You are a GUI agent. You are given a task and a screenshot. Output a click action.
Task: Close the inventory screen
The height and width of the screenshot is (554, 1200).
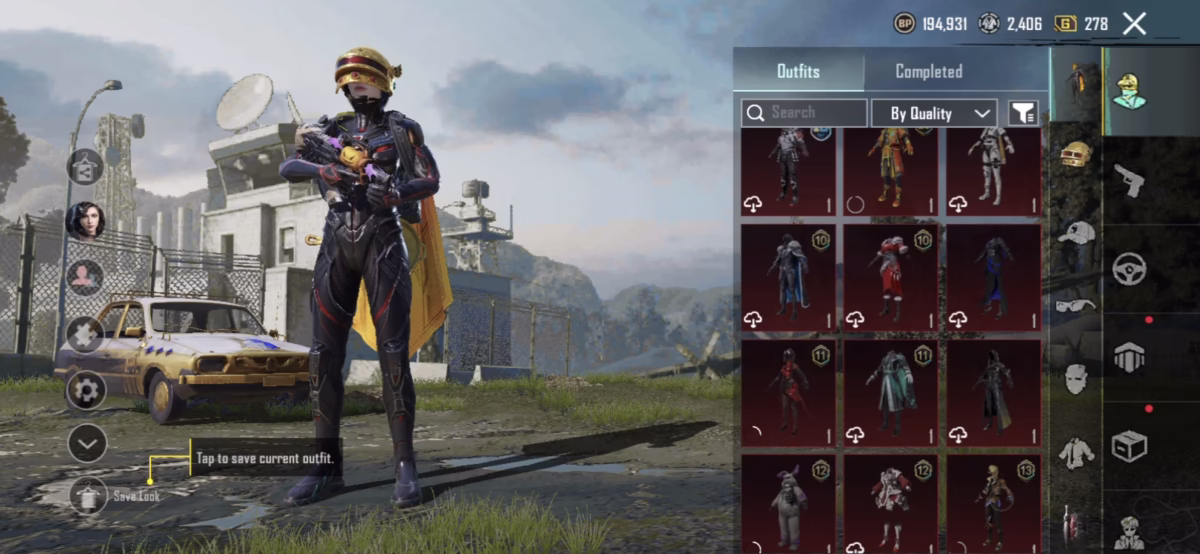tap(1134, 24)
